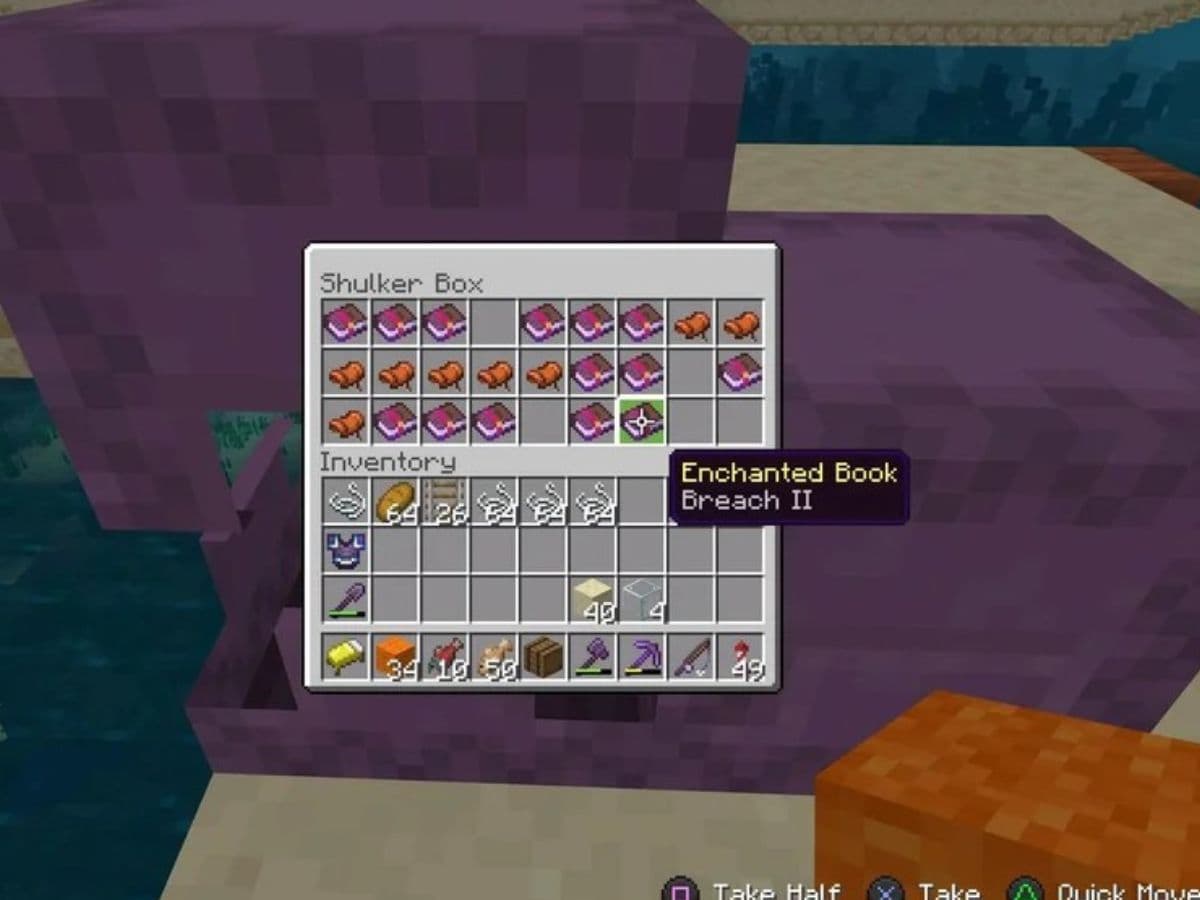Take the bread stack of 64
1200x900 pixels.
click(396, 501)
